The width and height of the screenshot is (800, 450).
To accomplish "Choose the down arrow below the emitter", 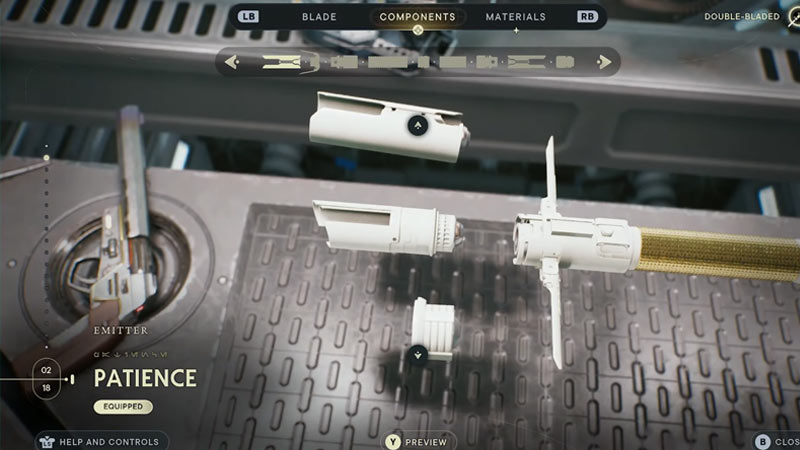I will tap(418, 353).
